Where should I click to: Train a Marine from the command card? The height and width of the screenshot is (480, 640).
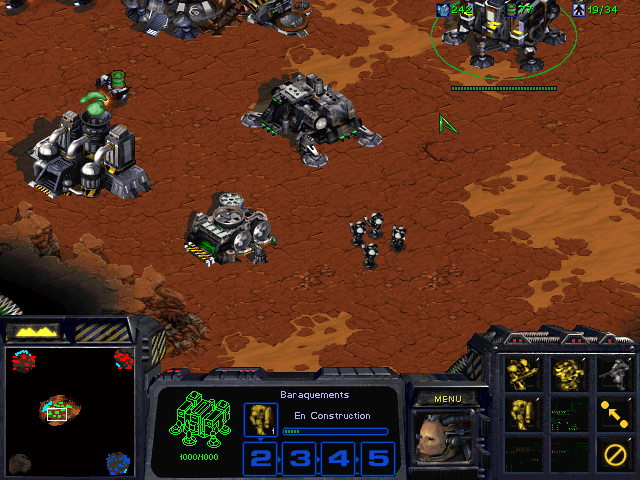pyautogui.click(x=522, y=374)
